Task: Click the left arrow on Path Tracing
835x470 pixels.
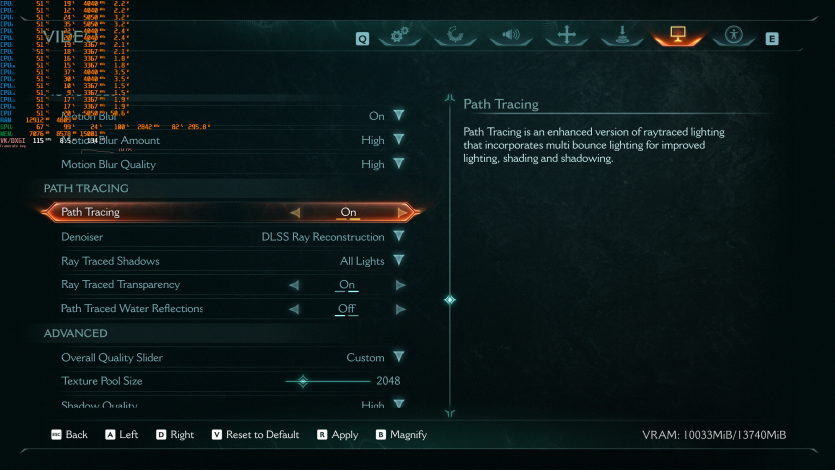Action: [294, 212]
